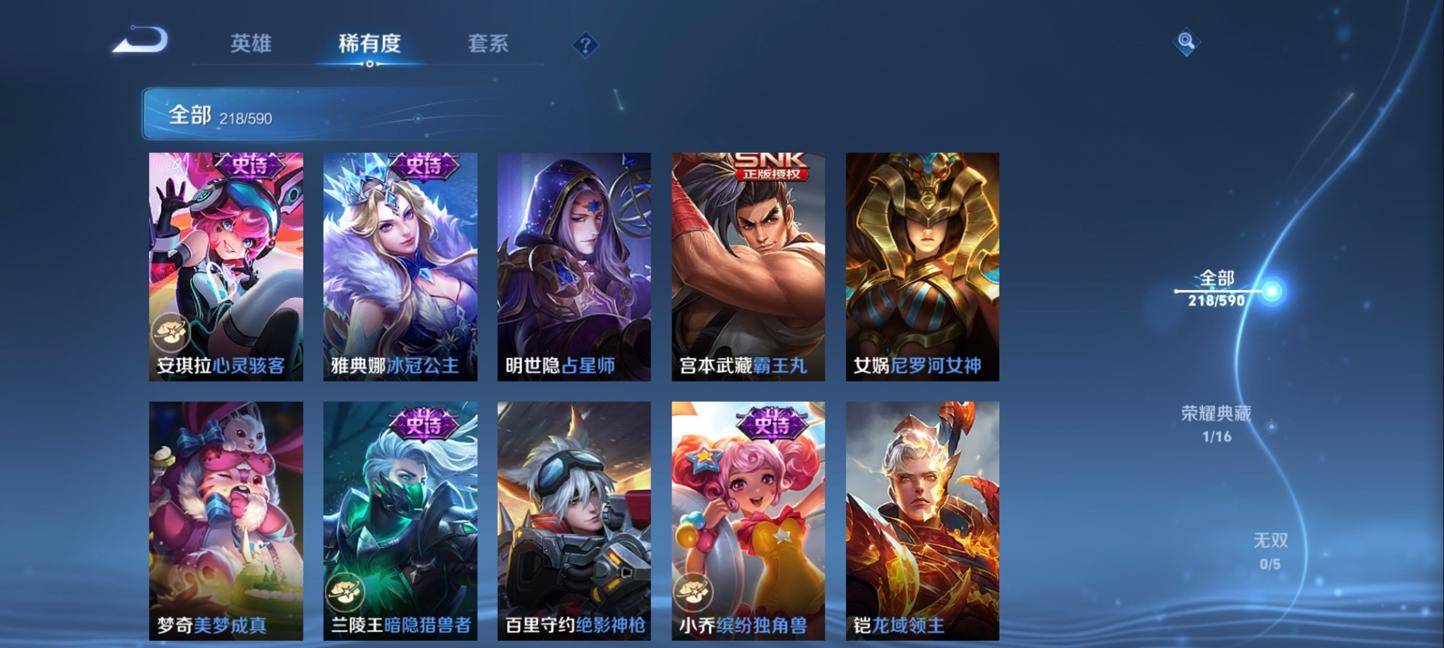
Task: Filter by 无双 rarity
Action: [x=1271, y=550]
